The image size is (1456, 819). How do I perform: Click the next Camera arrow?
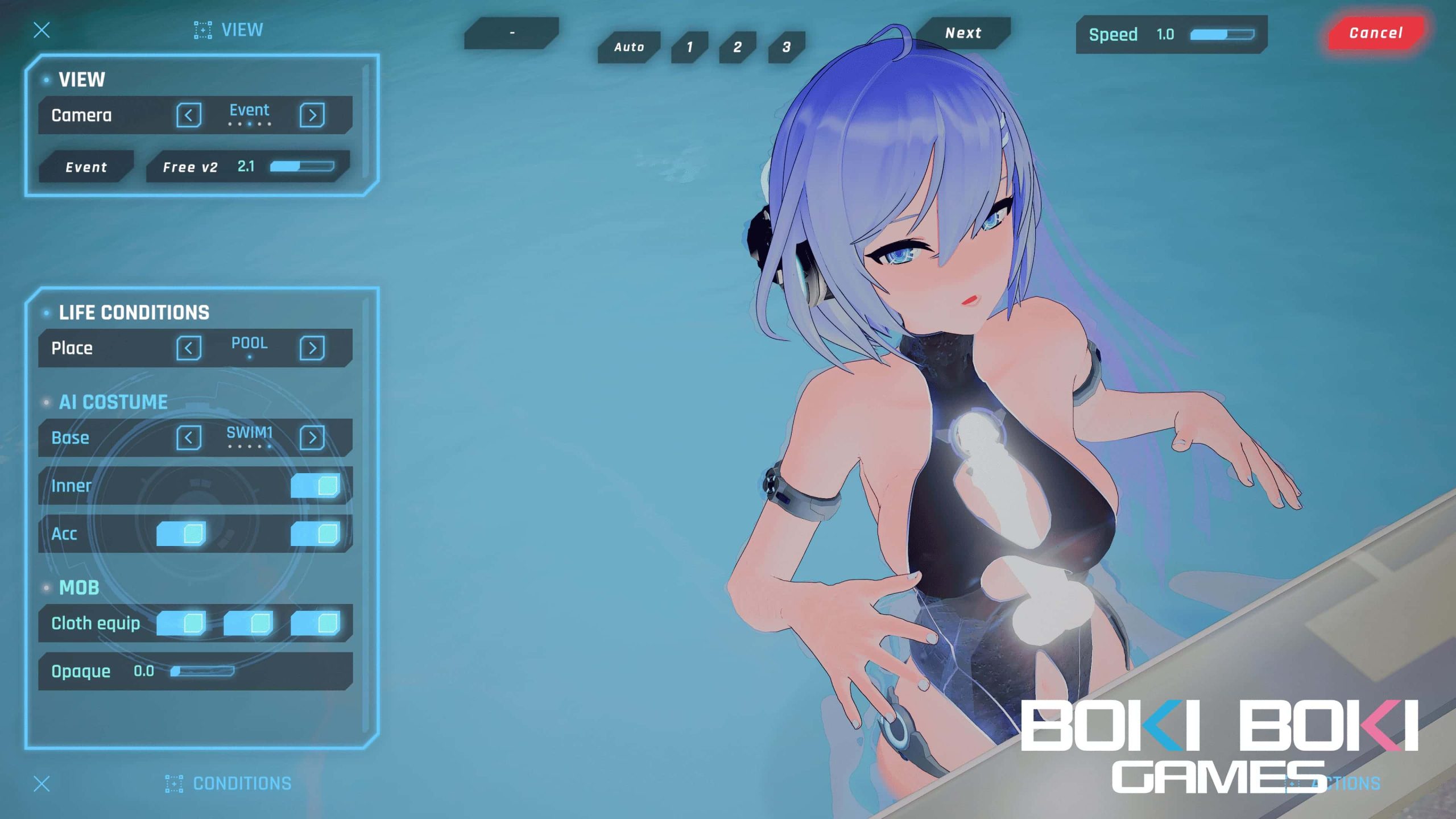click(x=313, y=115)
